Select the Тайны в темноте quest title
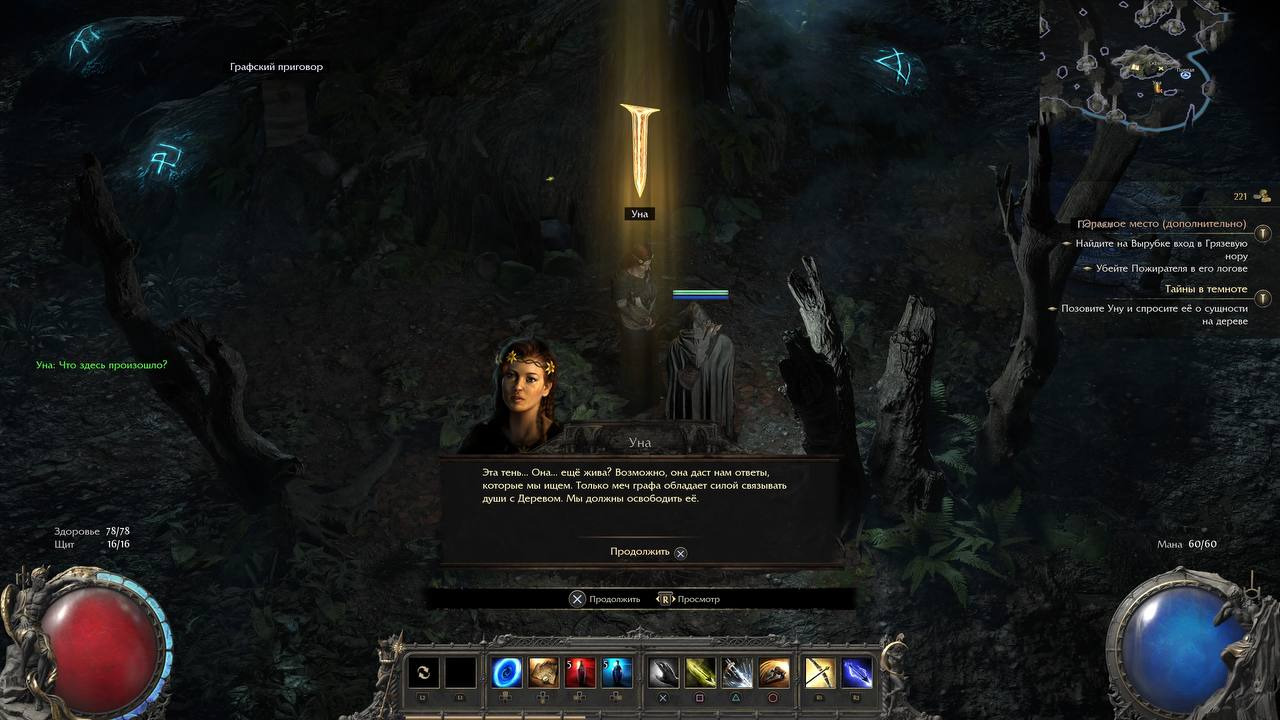The height and width of the screenshot is (720, 1280). pos(1205,289)
